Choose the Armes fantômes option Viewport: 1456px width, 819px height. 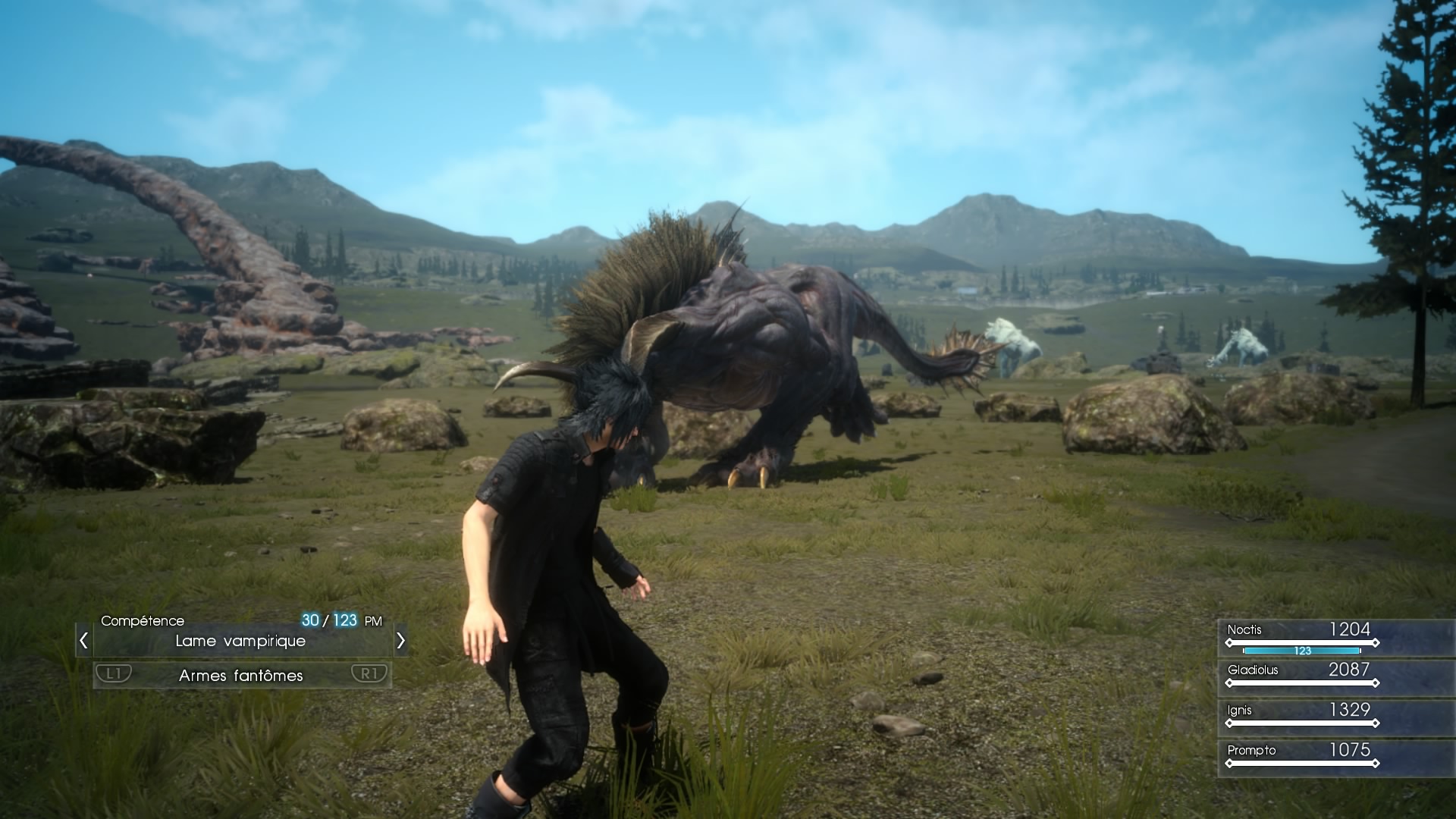point(241,676)
